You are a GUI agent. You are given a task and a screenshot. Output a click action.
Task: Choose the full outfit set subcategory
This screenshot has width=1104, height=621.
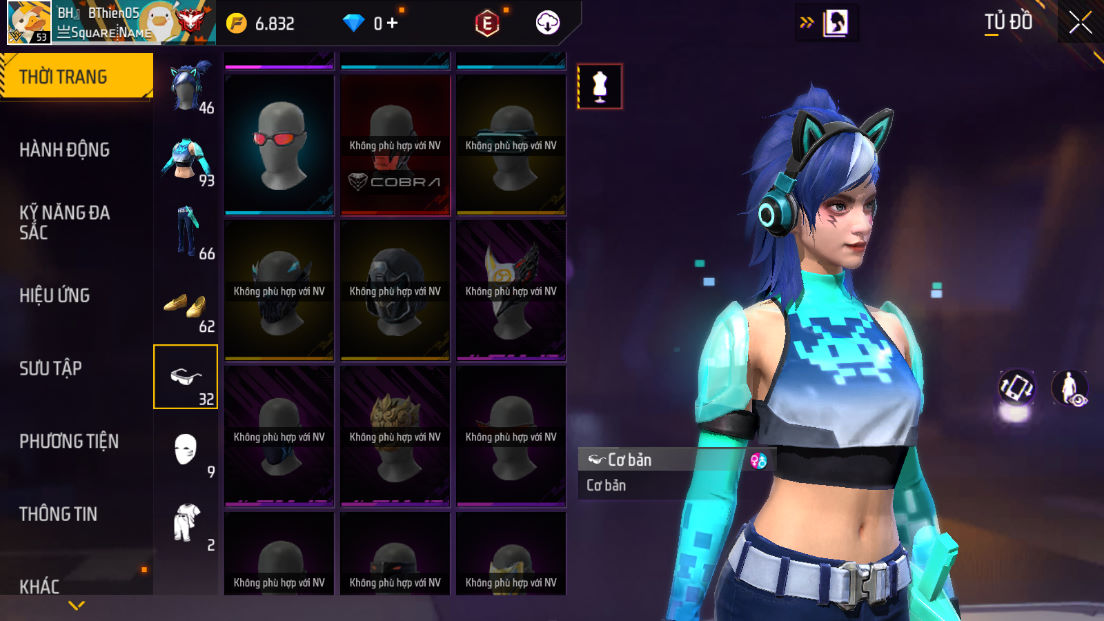pos(186,522)
